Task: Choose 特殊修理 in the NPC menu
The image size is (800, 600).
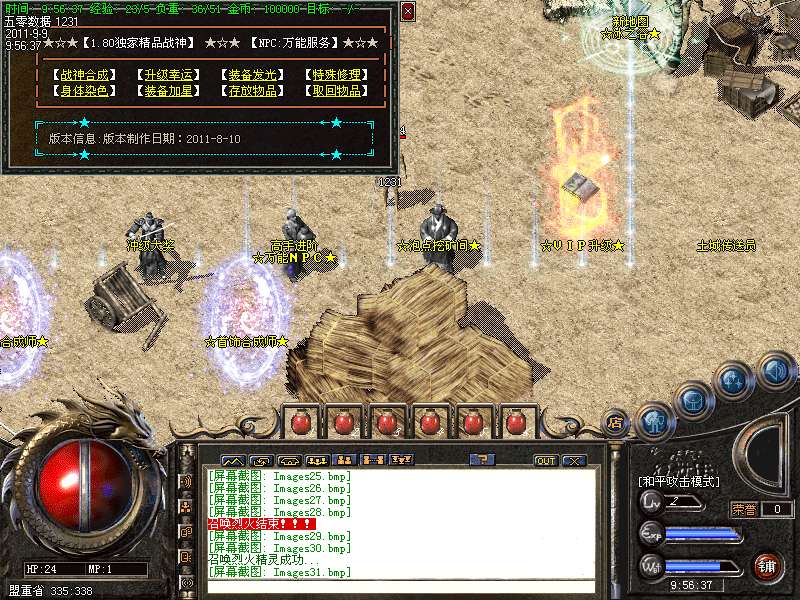Action: pyautogui.click(x=333, y=75)
